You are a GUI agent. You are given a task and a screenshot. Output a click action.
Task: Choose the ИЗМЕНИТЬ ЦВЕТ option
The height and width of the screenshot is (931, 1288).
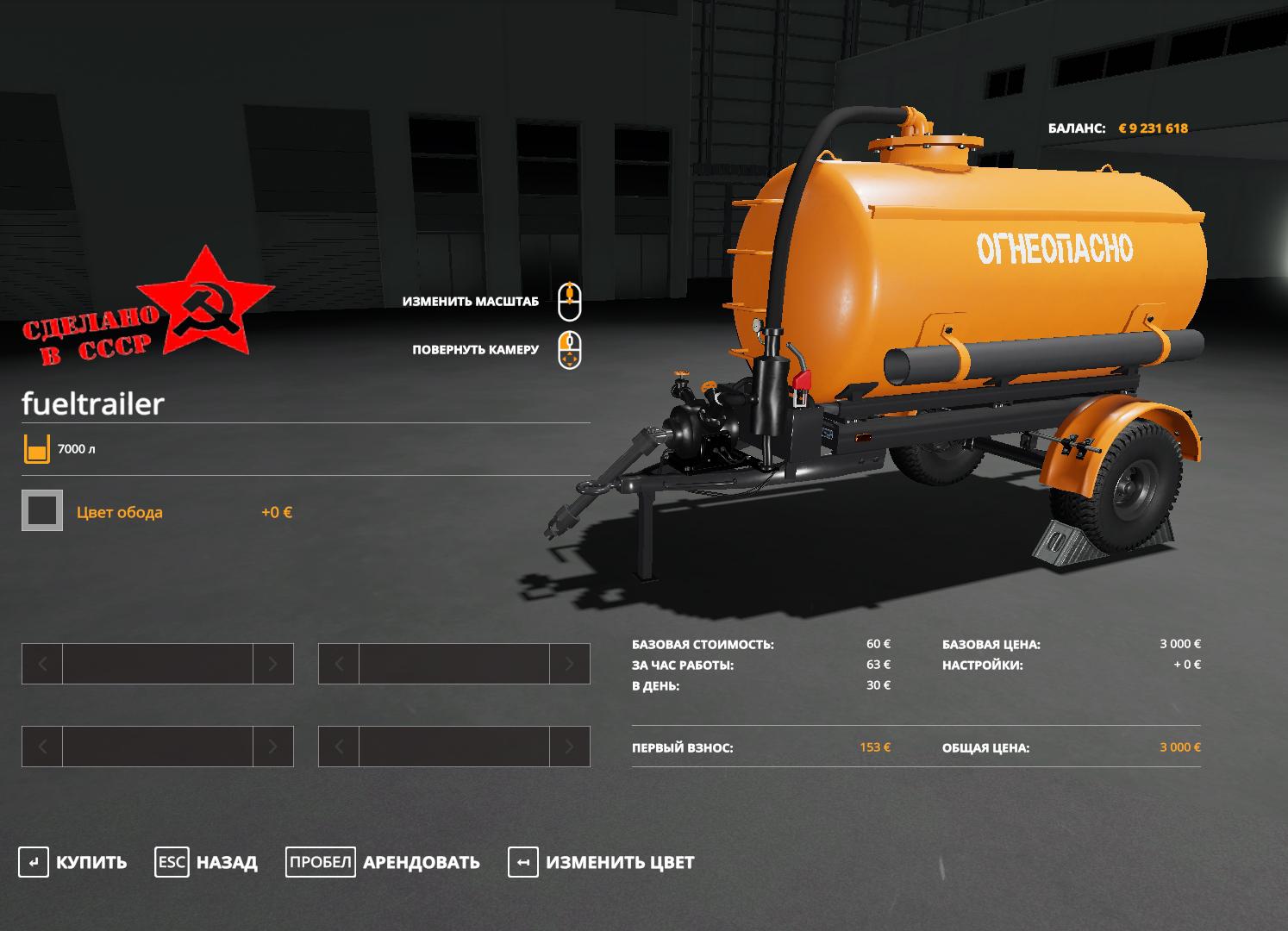pyautogui.click(x=602, y=862)
